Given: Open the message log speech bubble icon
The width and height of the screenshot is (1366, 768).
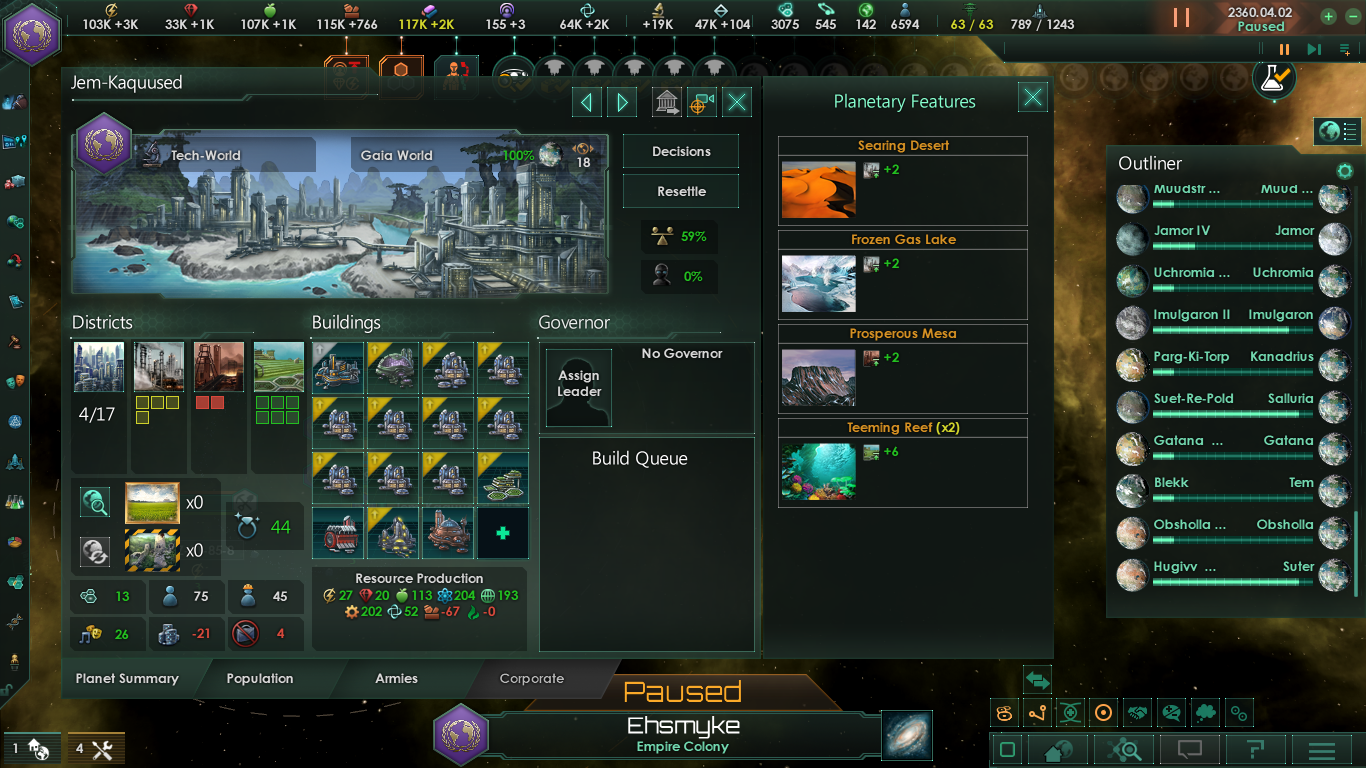Looking at the screenshot, I should click(x=1190, y=748).
